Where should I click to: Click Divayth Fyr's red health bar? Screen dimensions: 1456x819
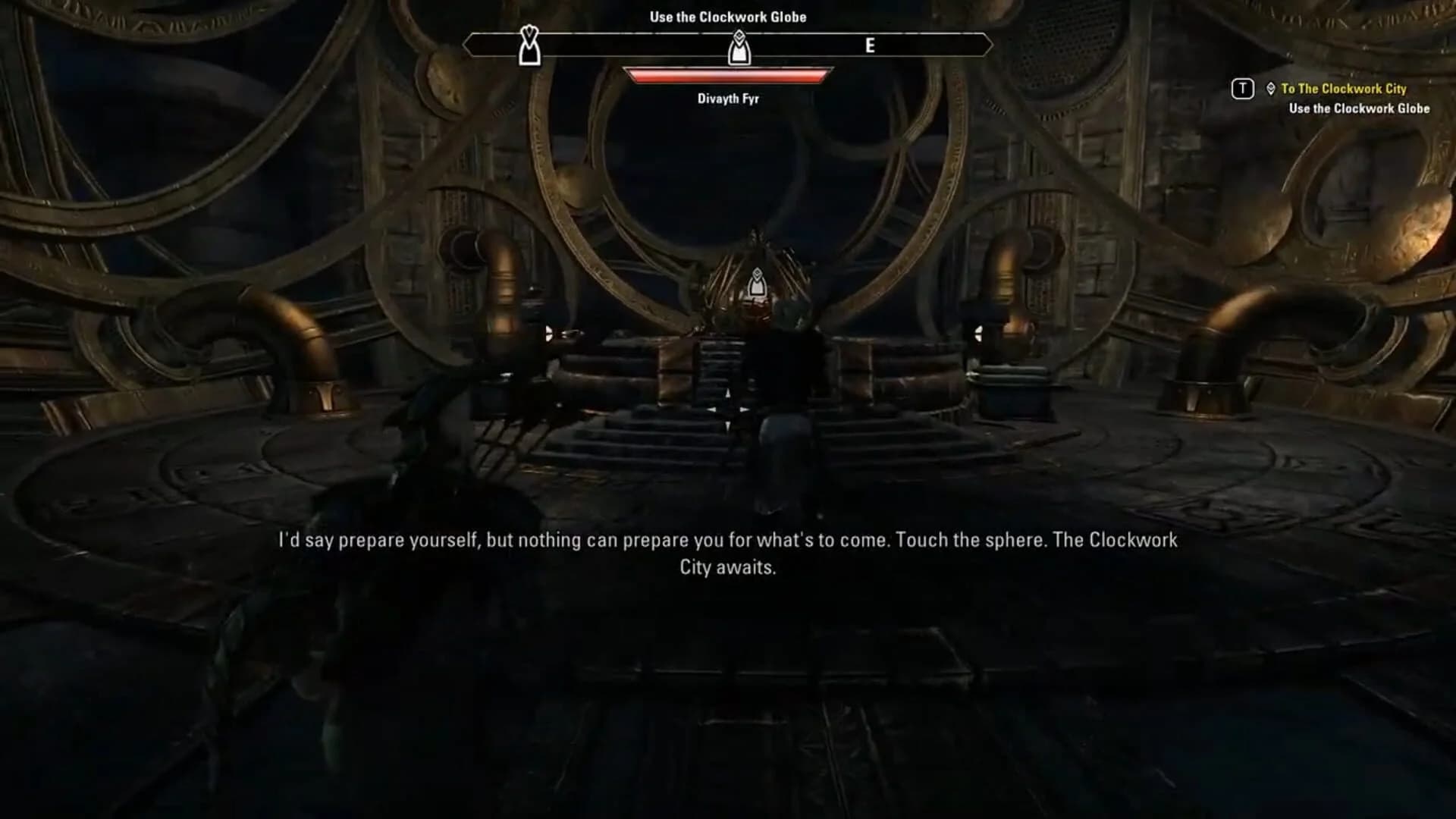tap(726, 75)
